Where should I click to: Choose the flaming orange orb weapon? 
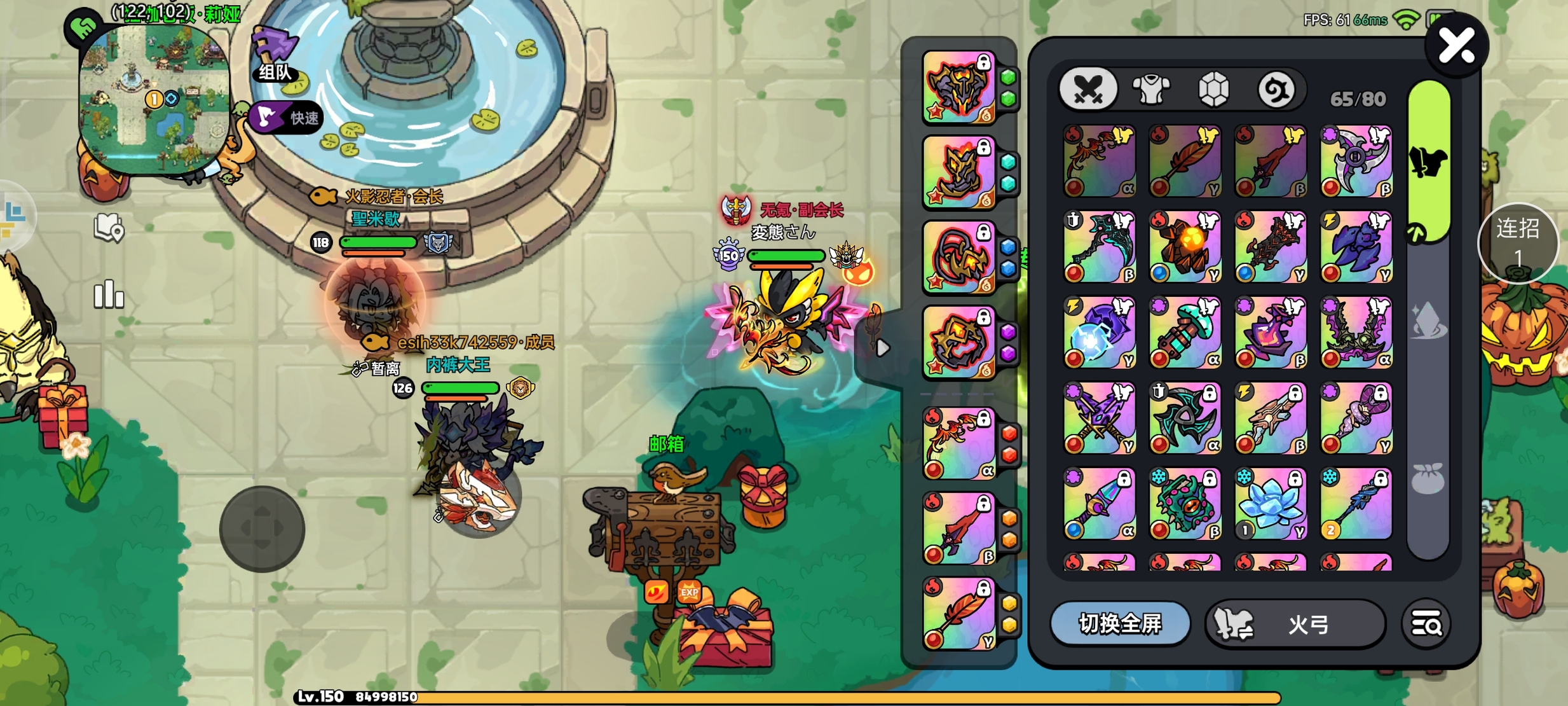point(1185,247)
